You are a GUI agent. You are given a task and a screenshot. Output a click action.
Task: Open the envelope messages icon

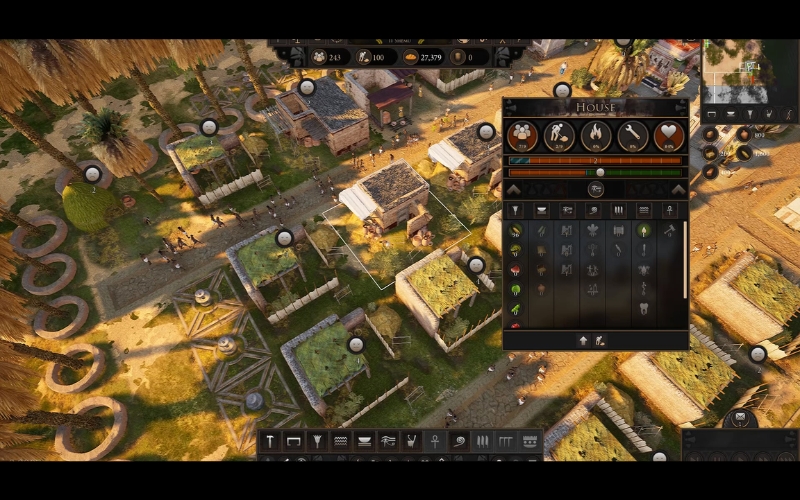[740, 417]
